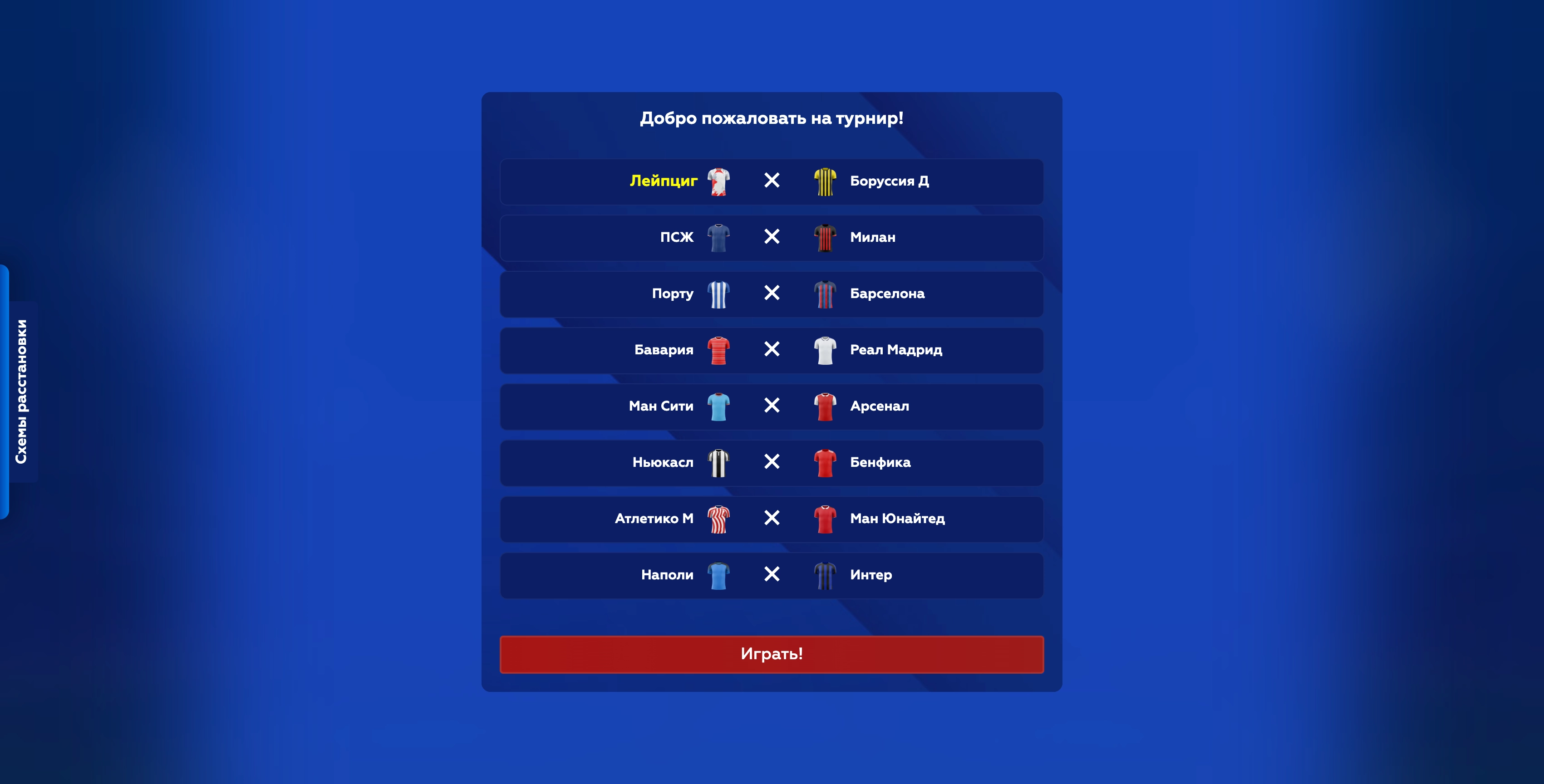Select the Наполи versus Интер match row

point(771,575)
